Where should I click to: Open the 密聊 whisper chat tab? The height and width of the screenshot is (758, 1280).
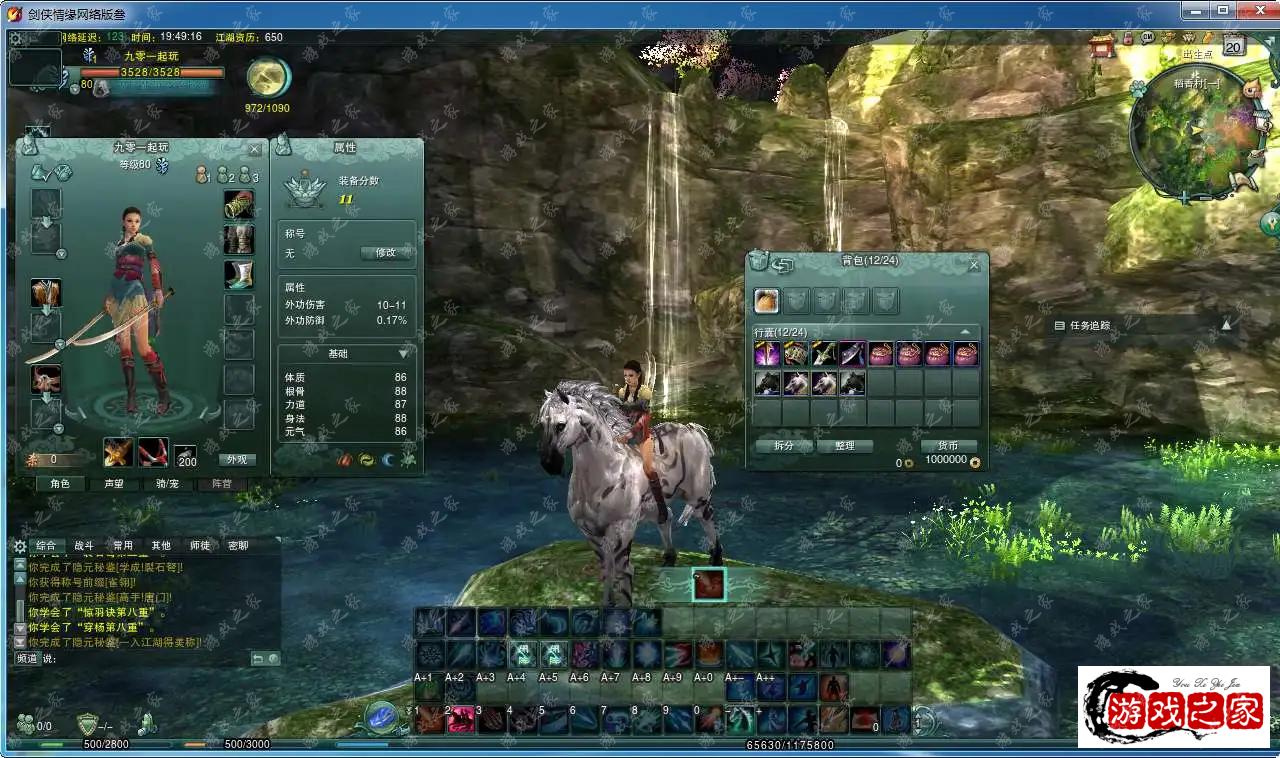[238, 546]
